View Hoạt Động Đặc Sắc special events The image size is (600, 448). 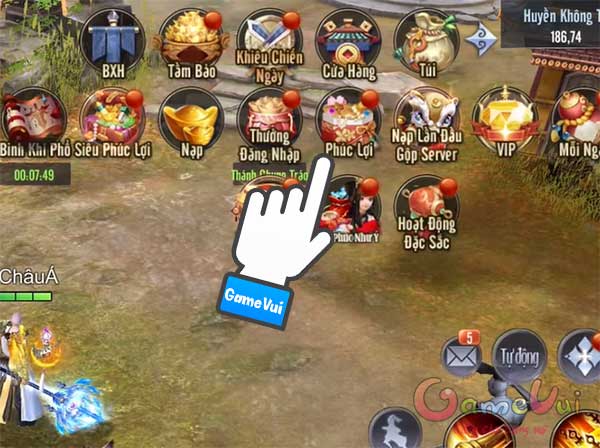[426, 203]
